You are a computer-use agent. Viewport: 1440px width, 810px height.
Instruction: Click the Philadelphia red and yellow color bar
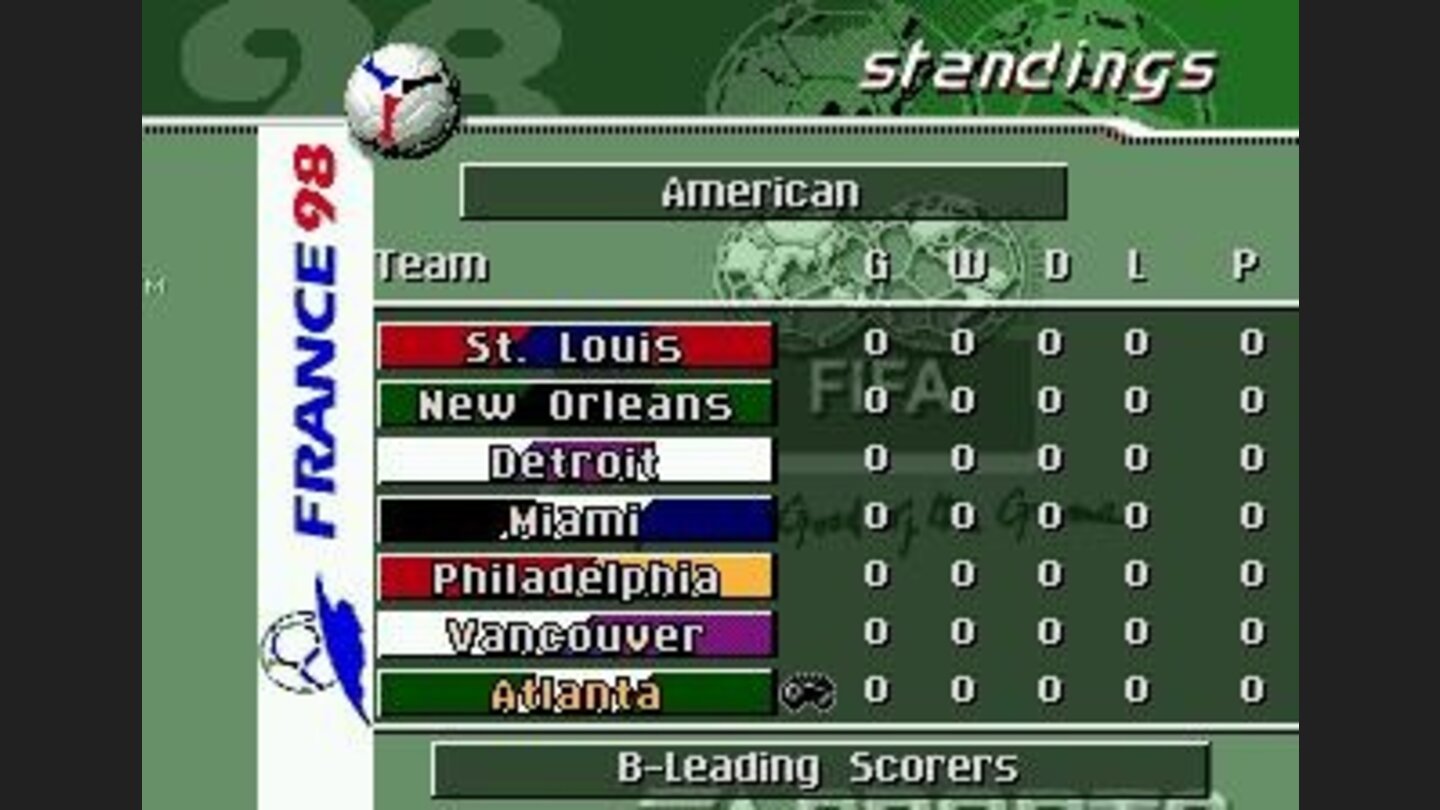(x=576, y=575)
